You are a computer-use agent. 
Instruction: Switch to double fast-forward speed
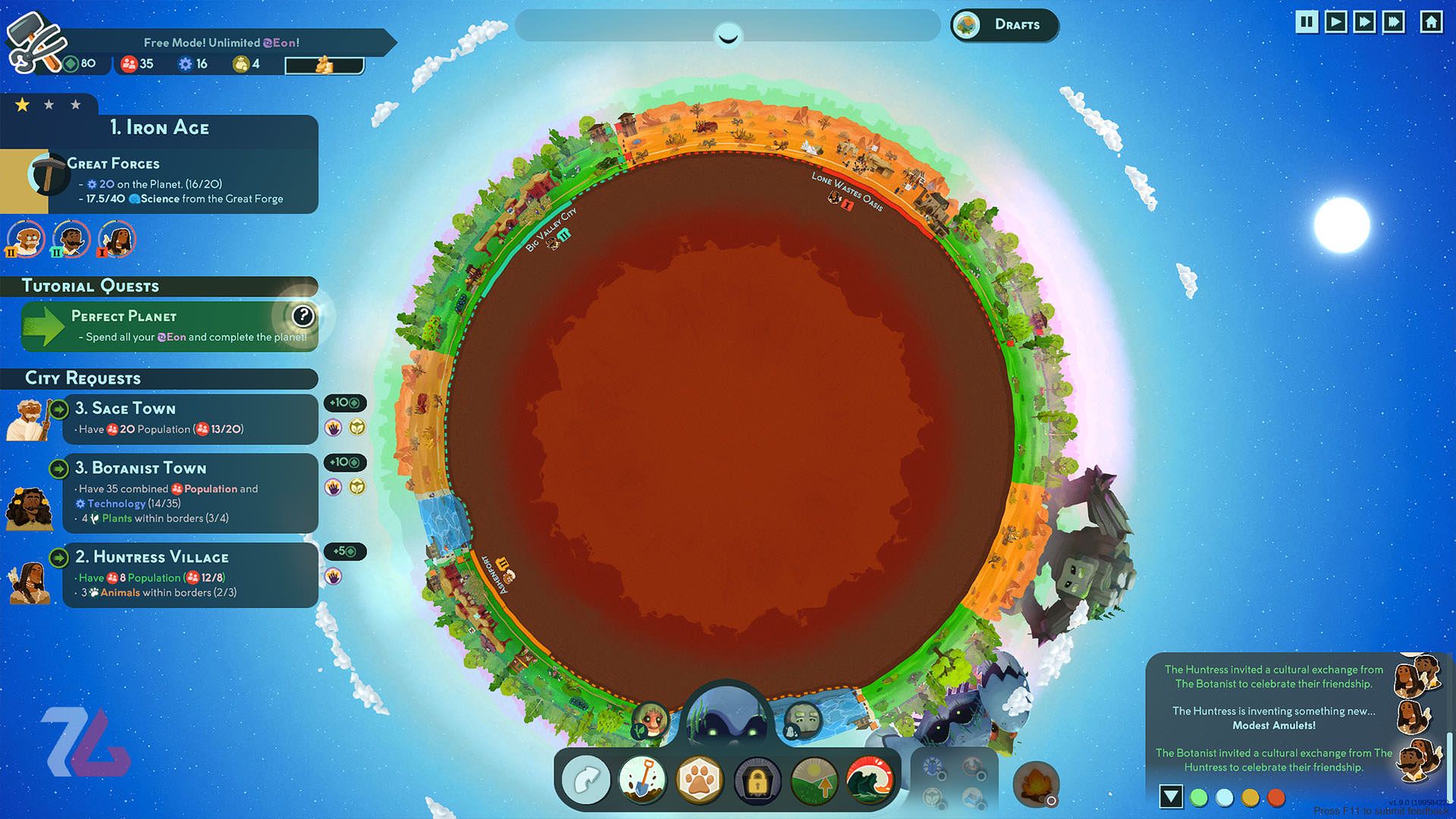click(1364, 22)
